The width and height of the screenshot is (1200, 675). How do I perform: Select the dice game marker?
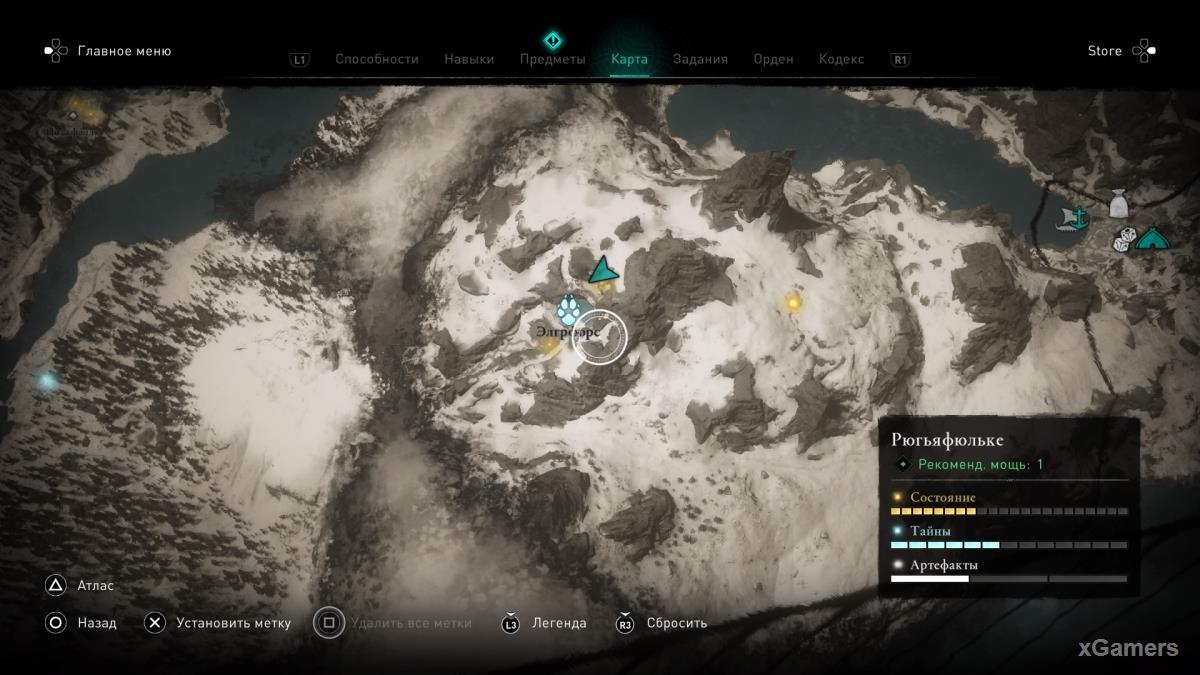pos(1125,239)
